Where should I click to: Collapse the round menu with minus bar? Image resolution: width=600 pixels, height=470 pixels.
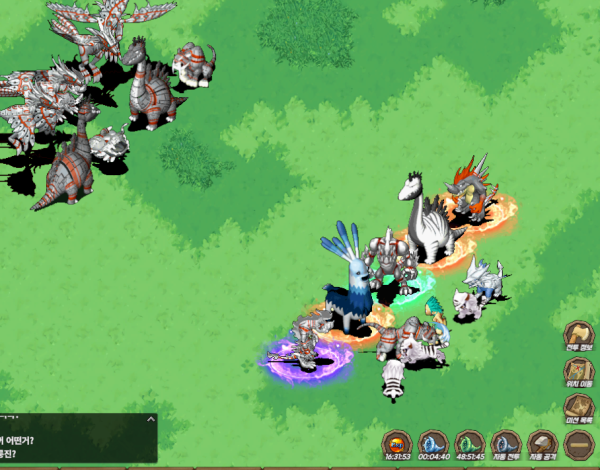click(579, 442)
